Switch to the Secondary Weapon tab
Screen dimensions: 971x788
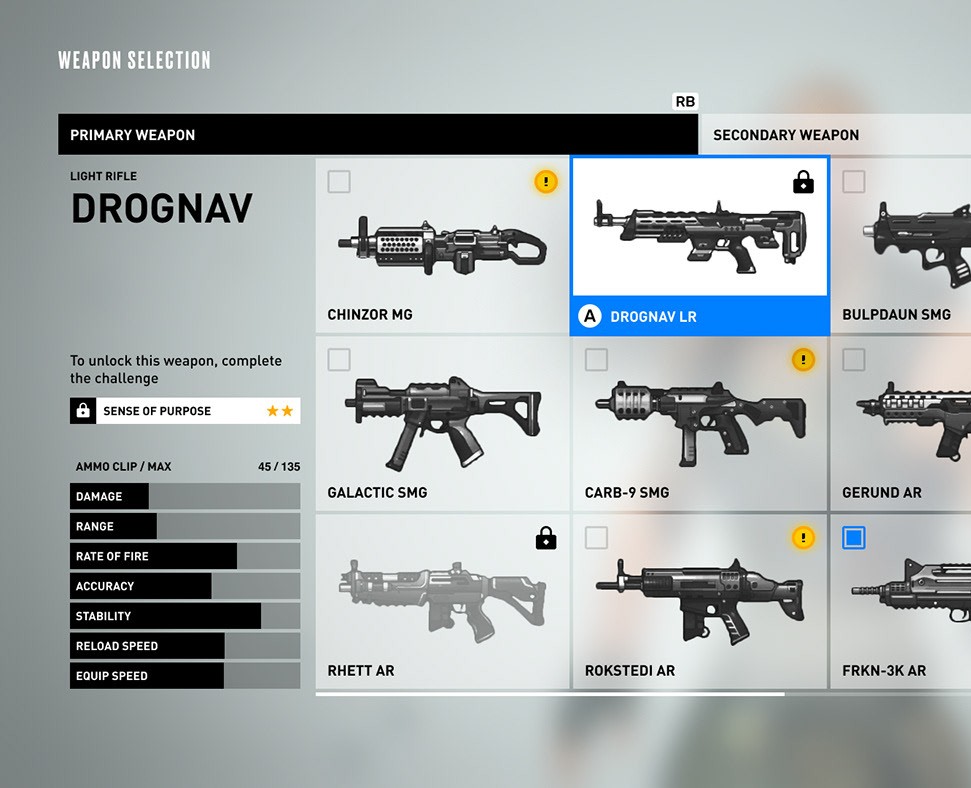coord(834,135)
